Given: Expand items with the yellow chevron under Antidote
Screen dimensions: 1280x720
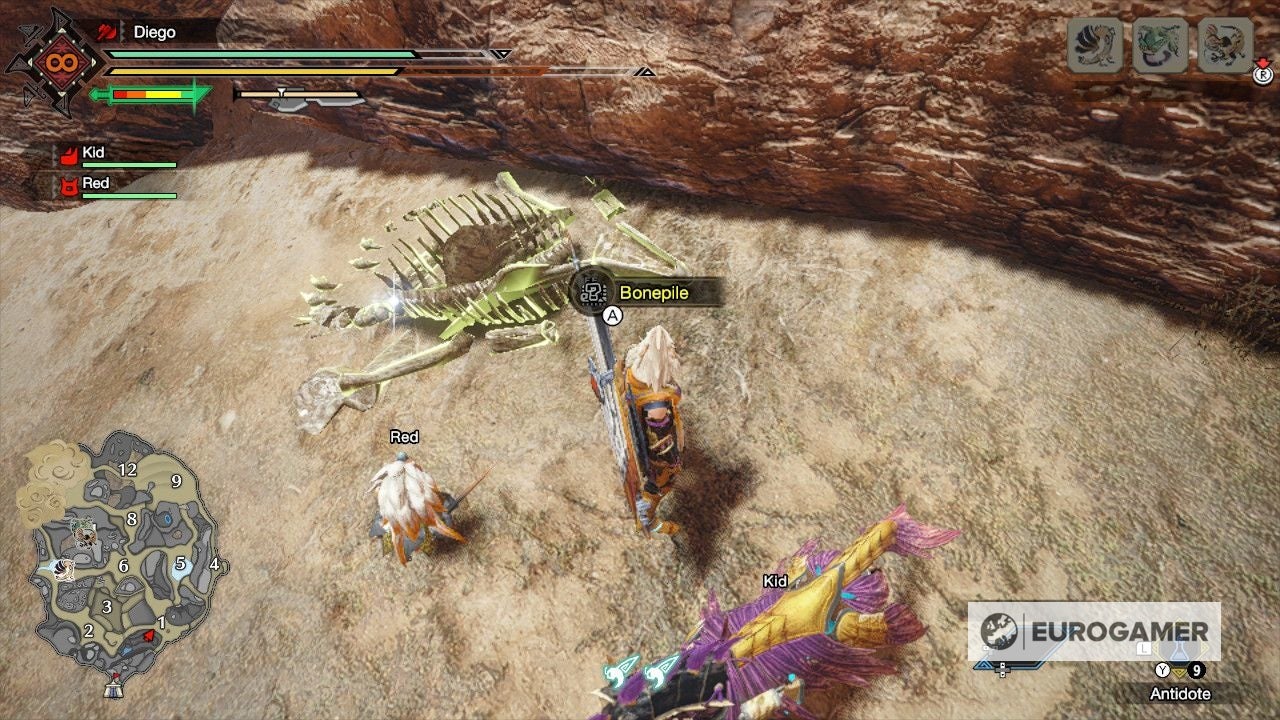Looking at the screenshot, I should coord(1180,671).
